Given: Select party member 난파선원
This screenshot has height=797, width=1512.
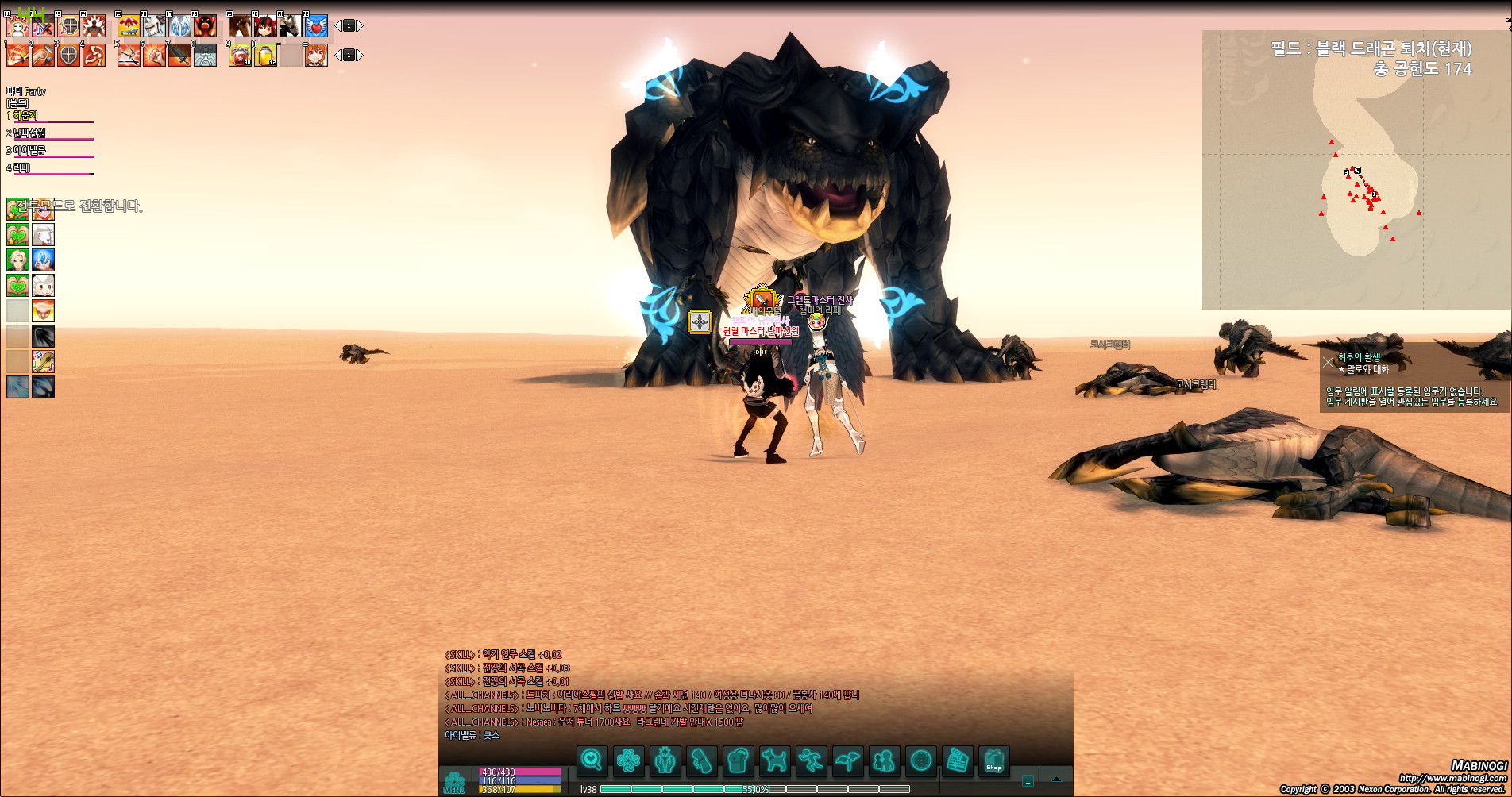Looking at the screenshot, I should pyautogui.click(x=30, y=133).
